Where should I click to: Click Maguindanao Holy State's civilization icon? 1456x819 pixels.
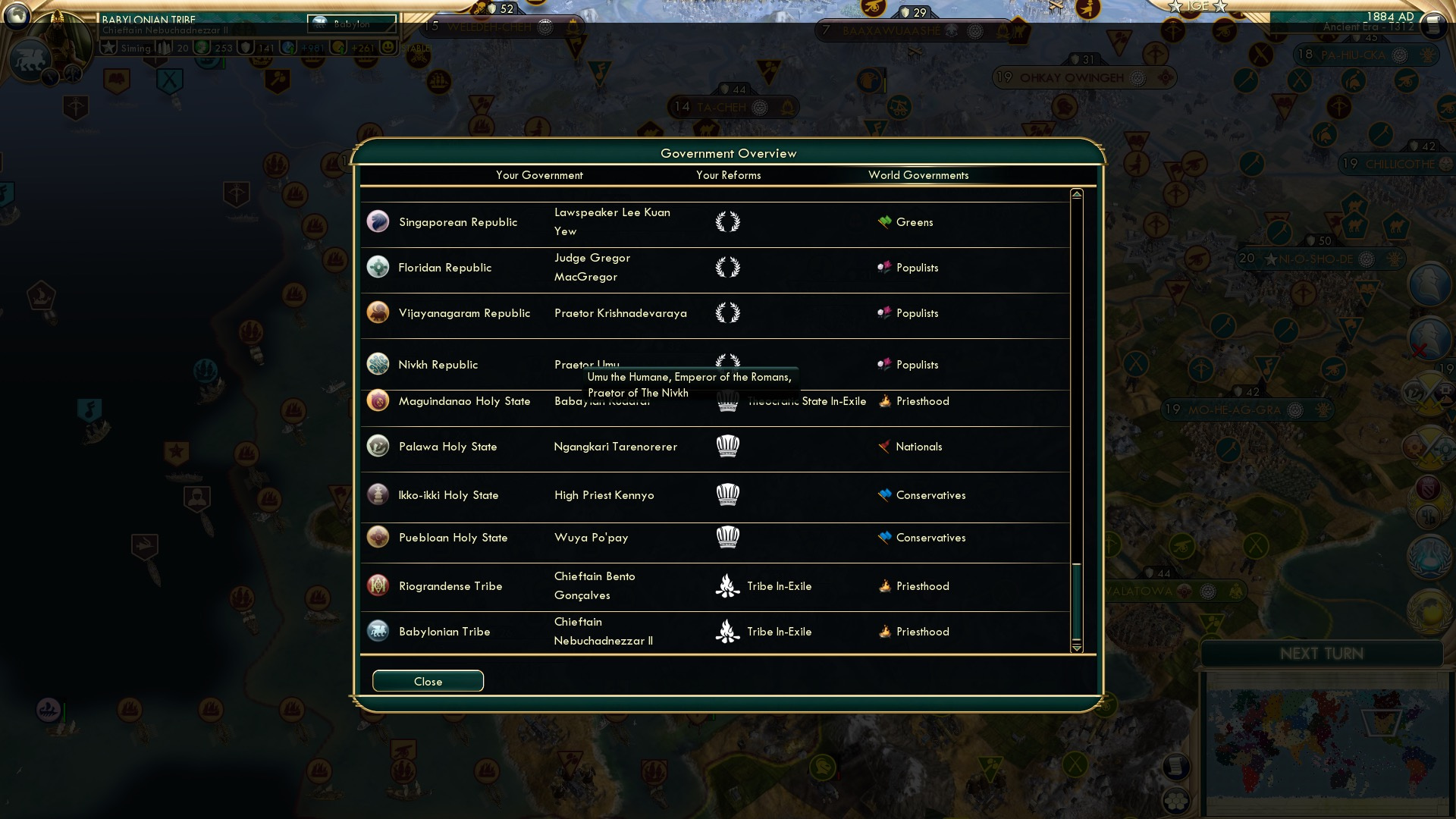378,401
